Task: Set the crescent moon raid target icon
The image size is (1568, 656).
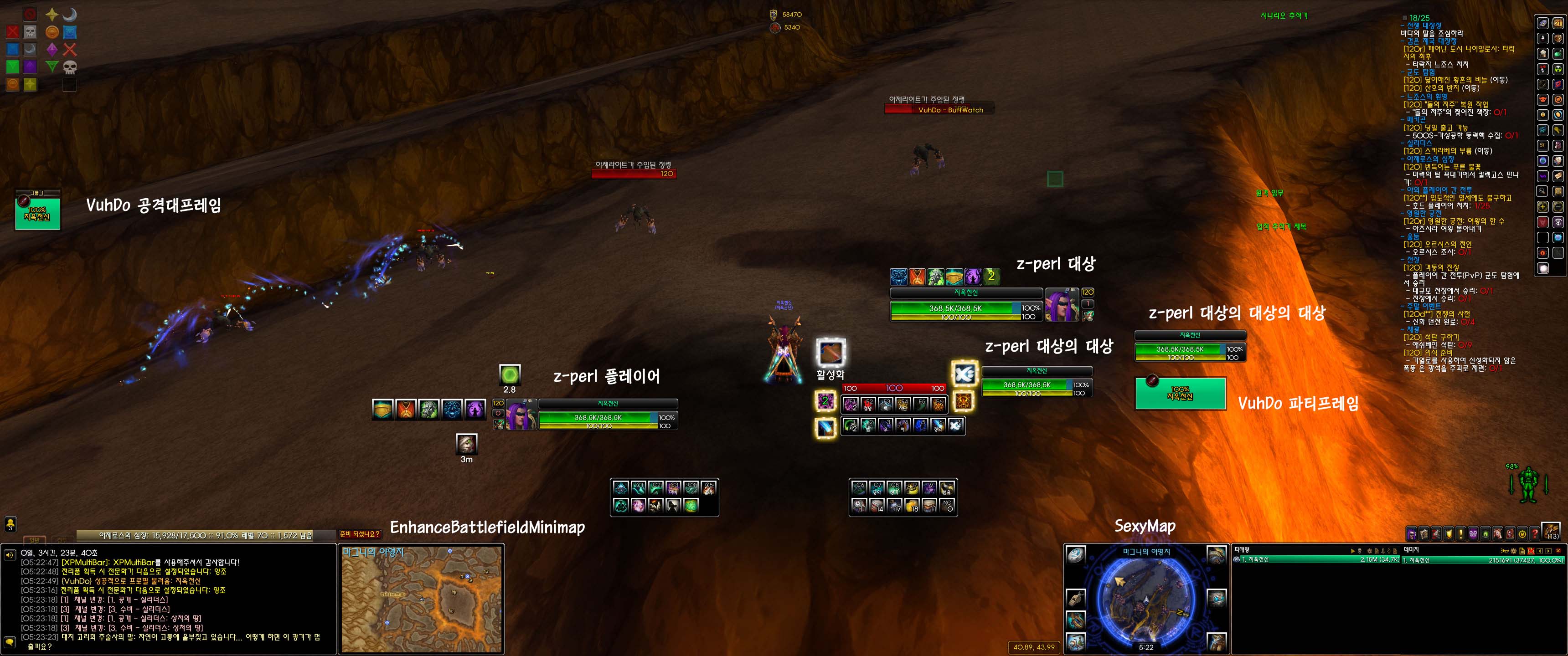Action: tap(70, 15)
